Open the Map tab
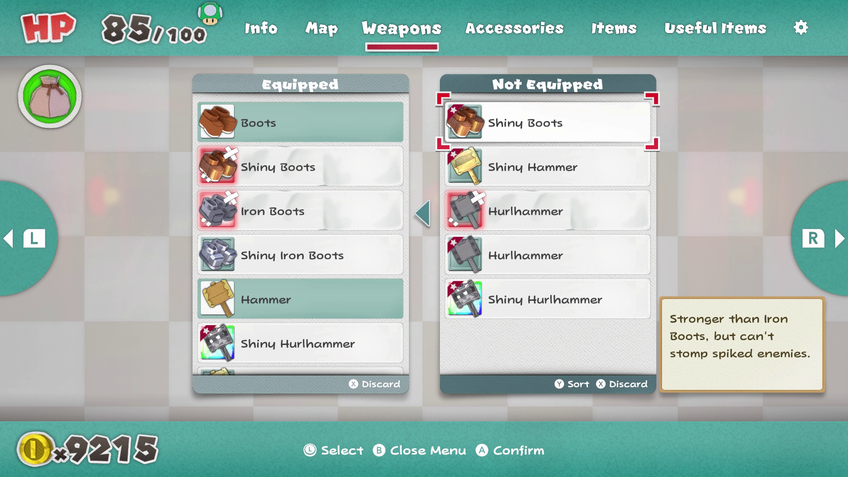The image size is (848, 477). (321, 28)
